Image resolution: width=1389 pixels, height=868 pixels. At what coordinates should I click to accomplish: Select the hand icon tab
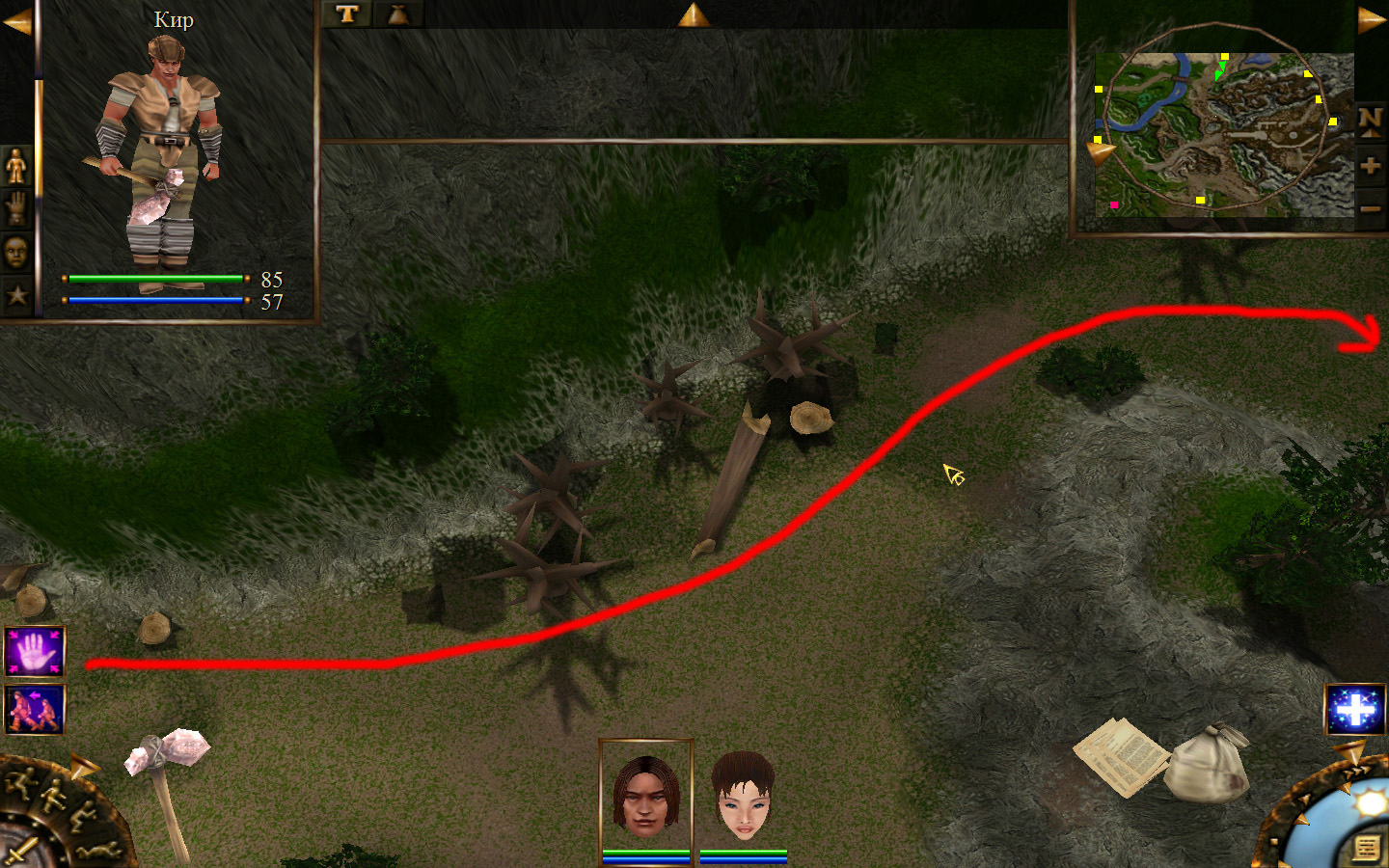click(x=16, y=208)
